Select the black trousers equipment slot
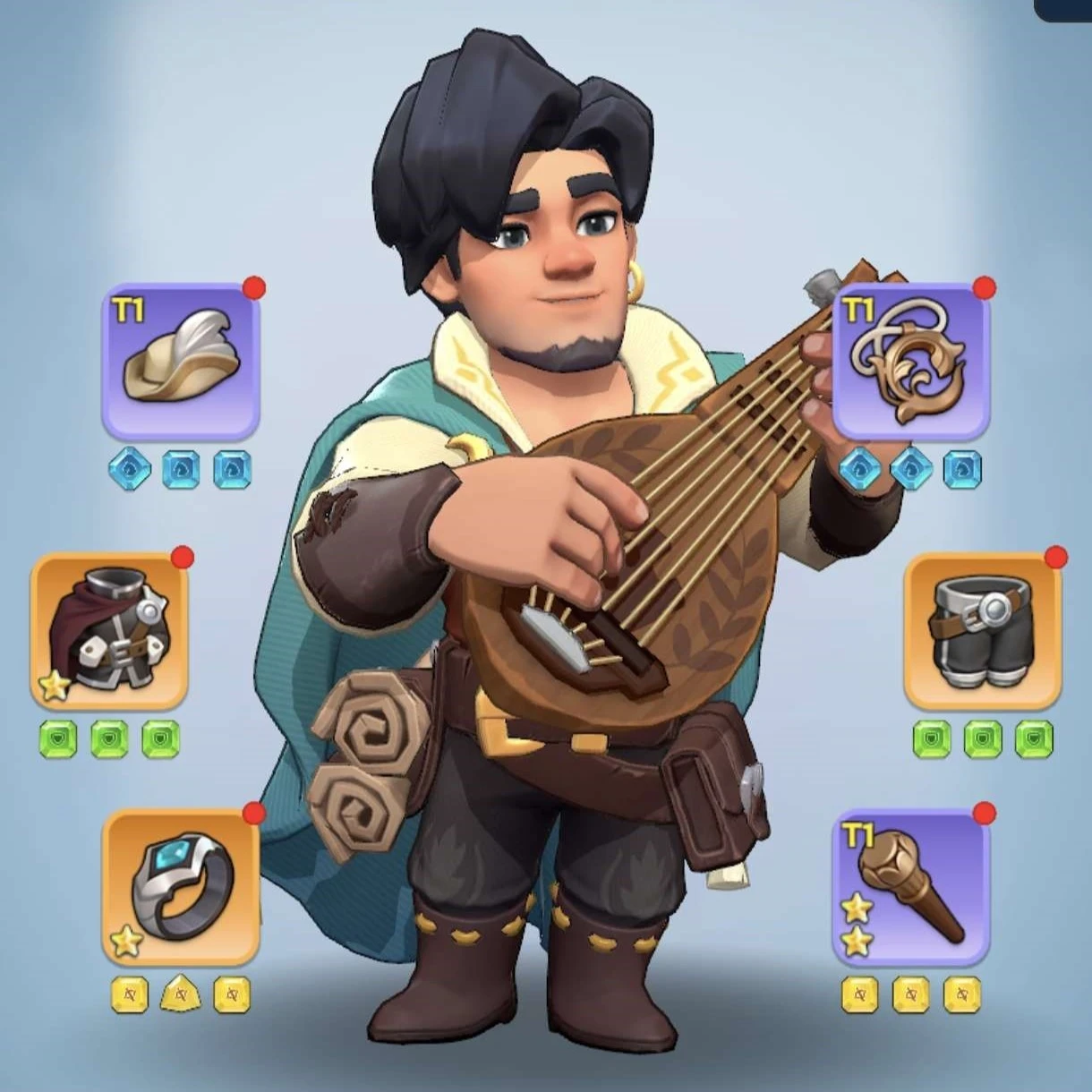Image resolution: width=1092 pixels, height=1092 pixels. (x=983, y=631)
